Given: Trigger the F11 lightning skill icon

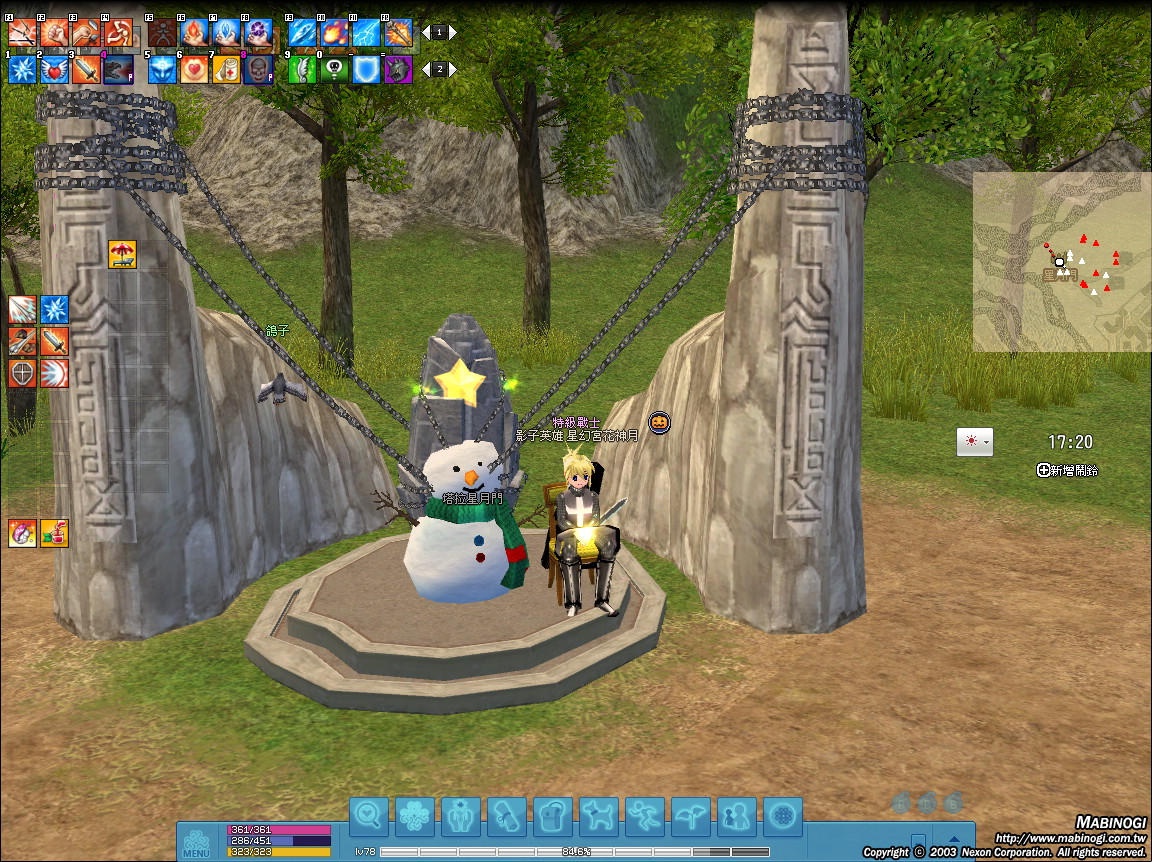Looking at the screenshot, I should 366,33.
